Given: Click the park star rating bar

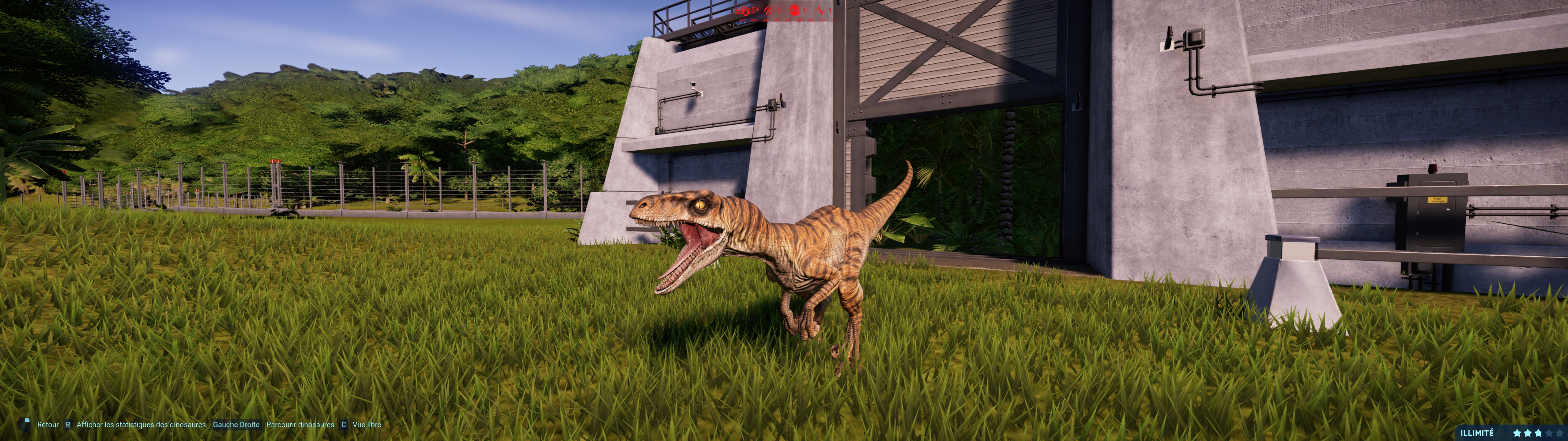Looking at the screenshot, I should [x=1538, y=433].
